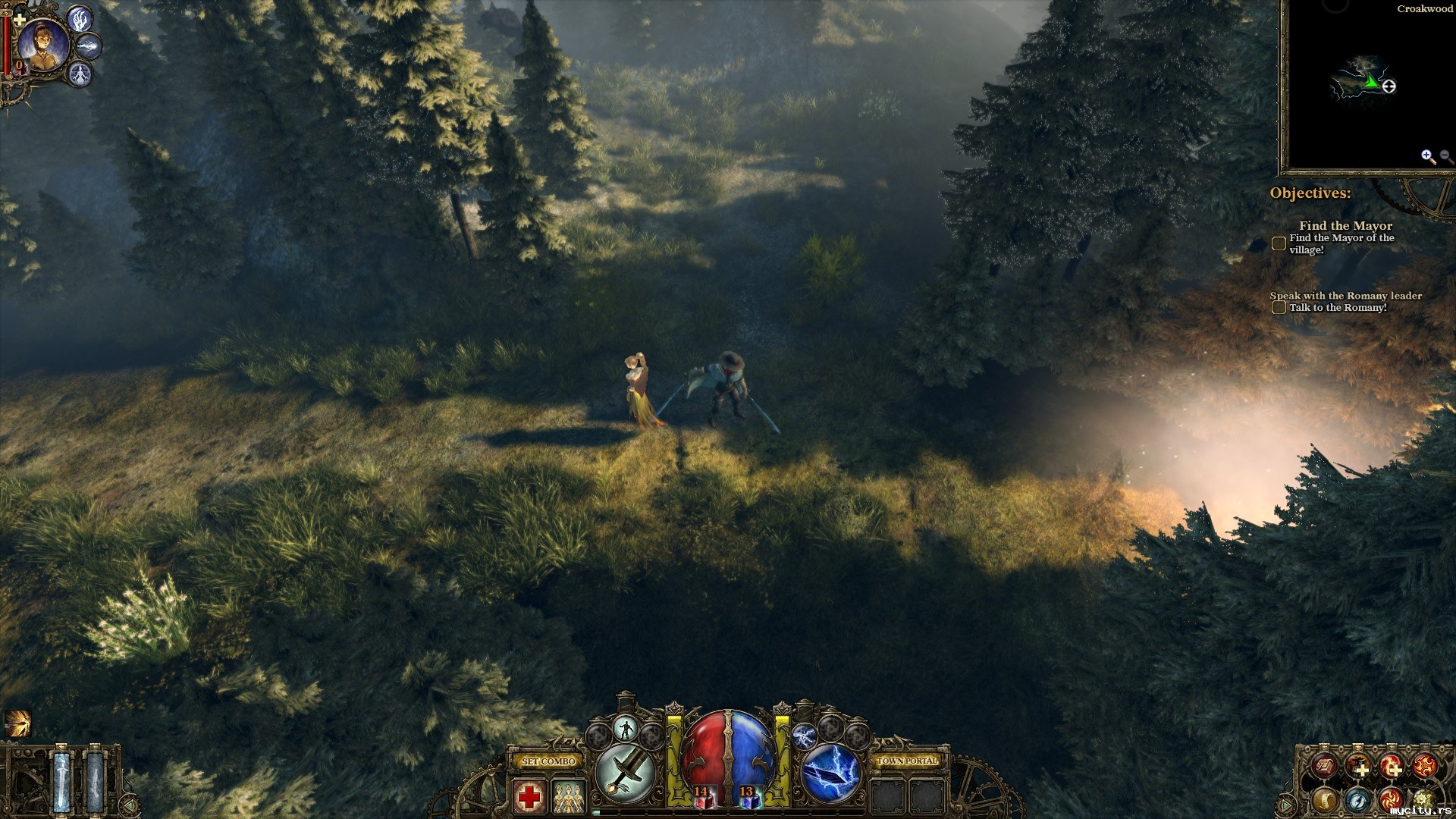Activate the blue lightning blade skill
Image resolution: width=1456 pixels, height=819 pixels.
pyautogui.click(x=831, y=773)
